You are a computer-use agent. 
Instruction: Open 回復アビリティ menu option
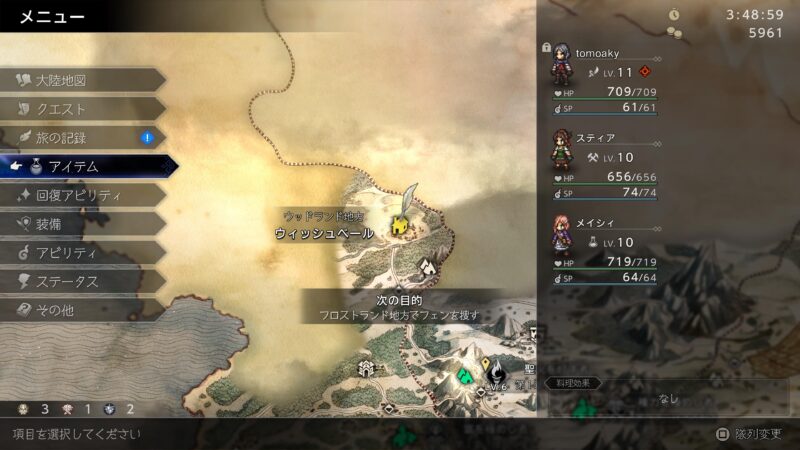point(78,195)
